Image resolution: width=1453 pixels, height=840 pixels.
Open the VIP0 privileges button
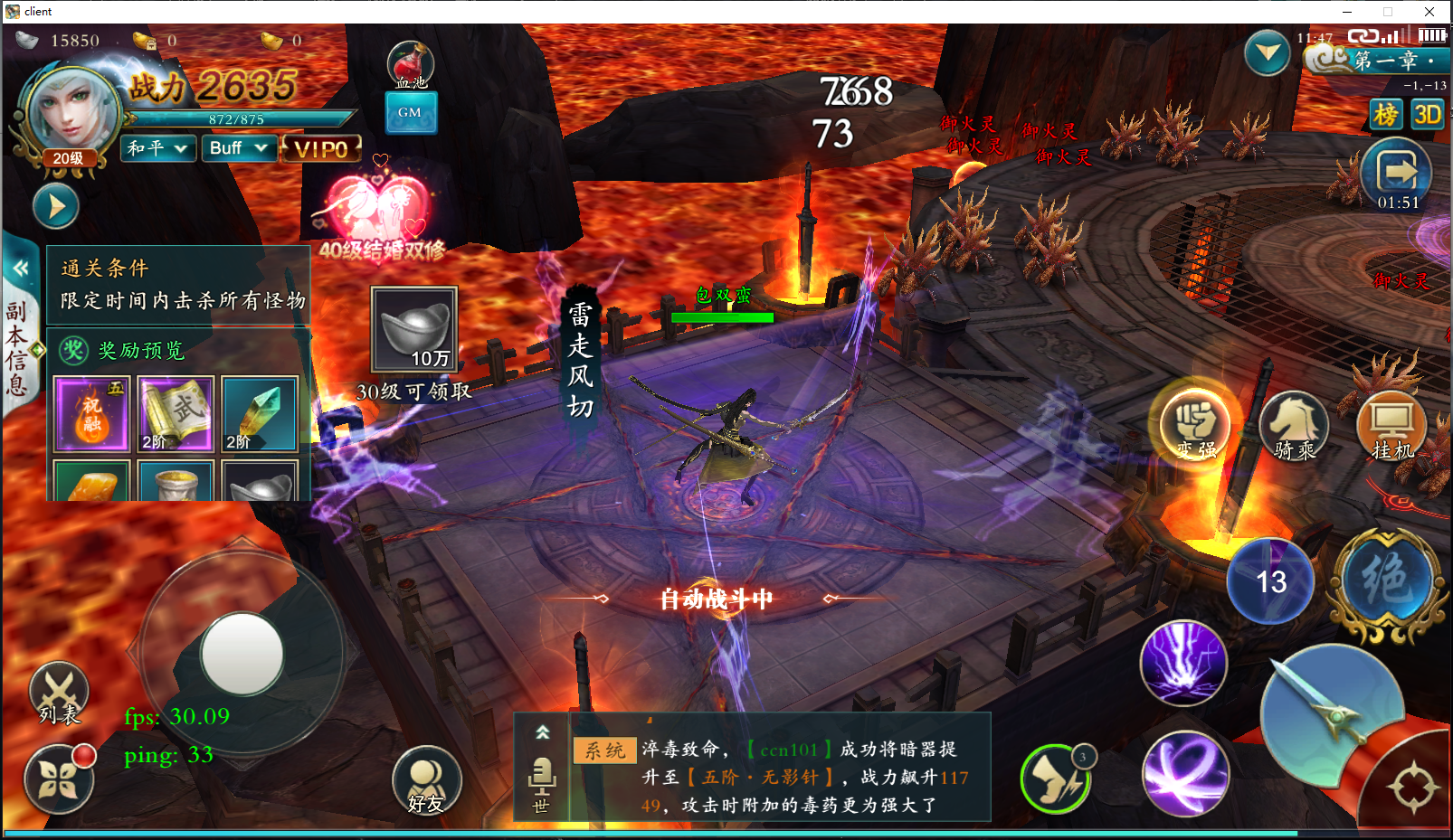[322, 149]
